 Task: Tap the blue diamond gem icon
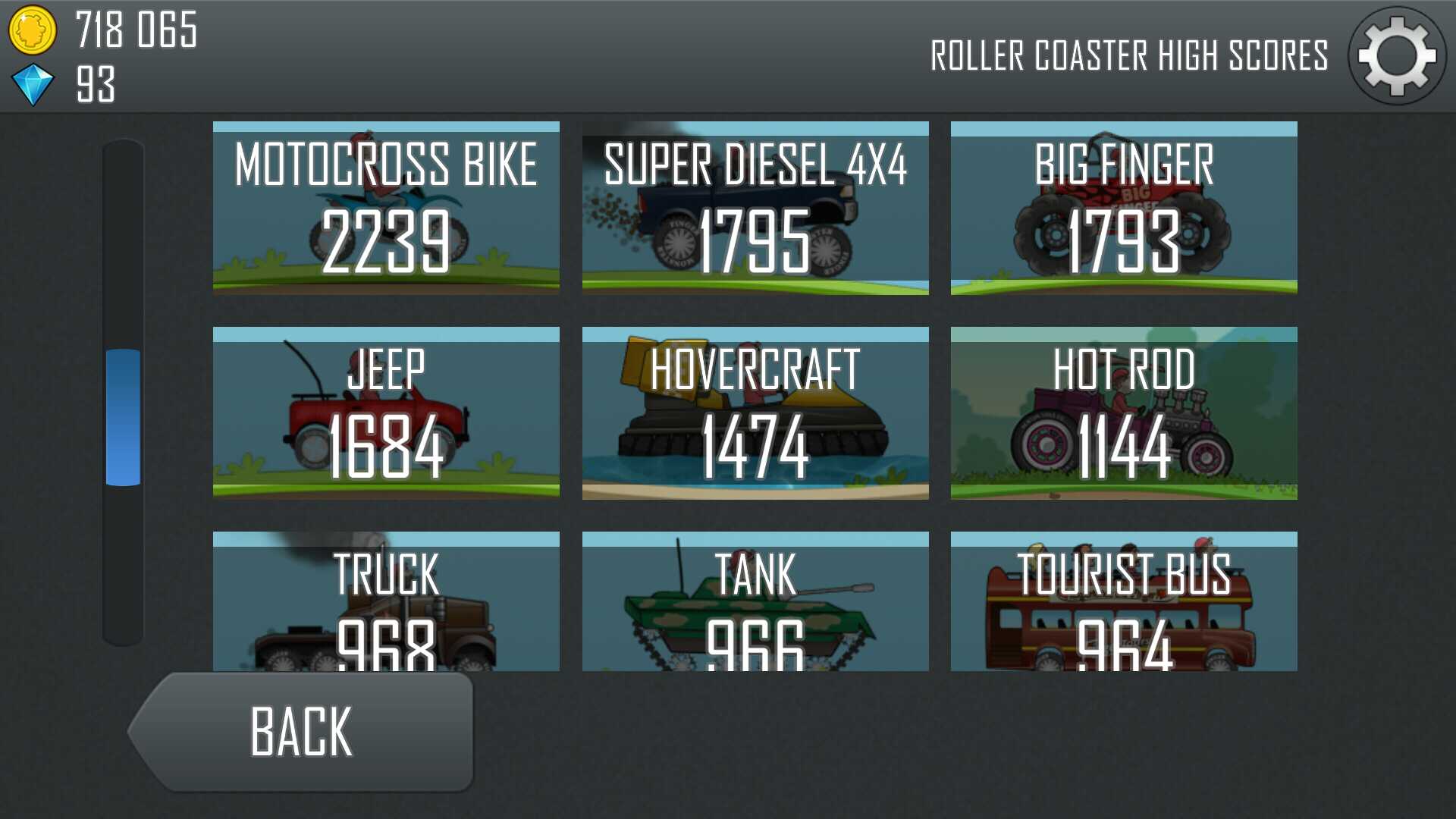pos(33,84)
